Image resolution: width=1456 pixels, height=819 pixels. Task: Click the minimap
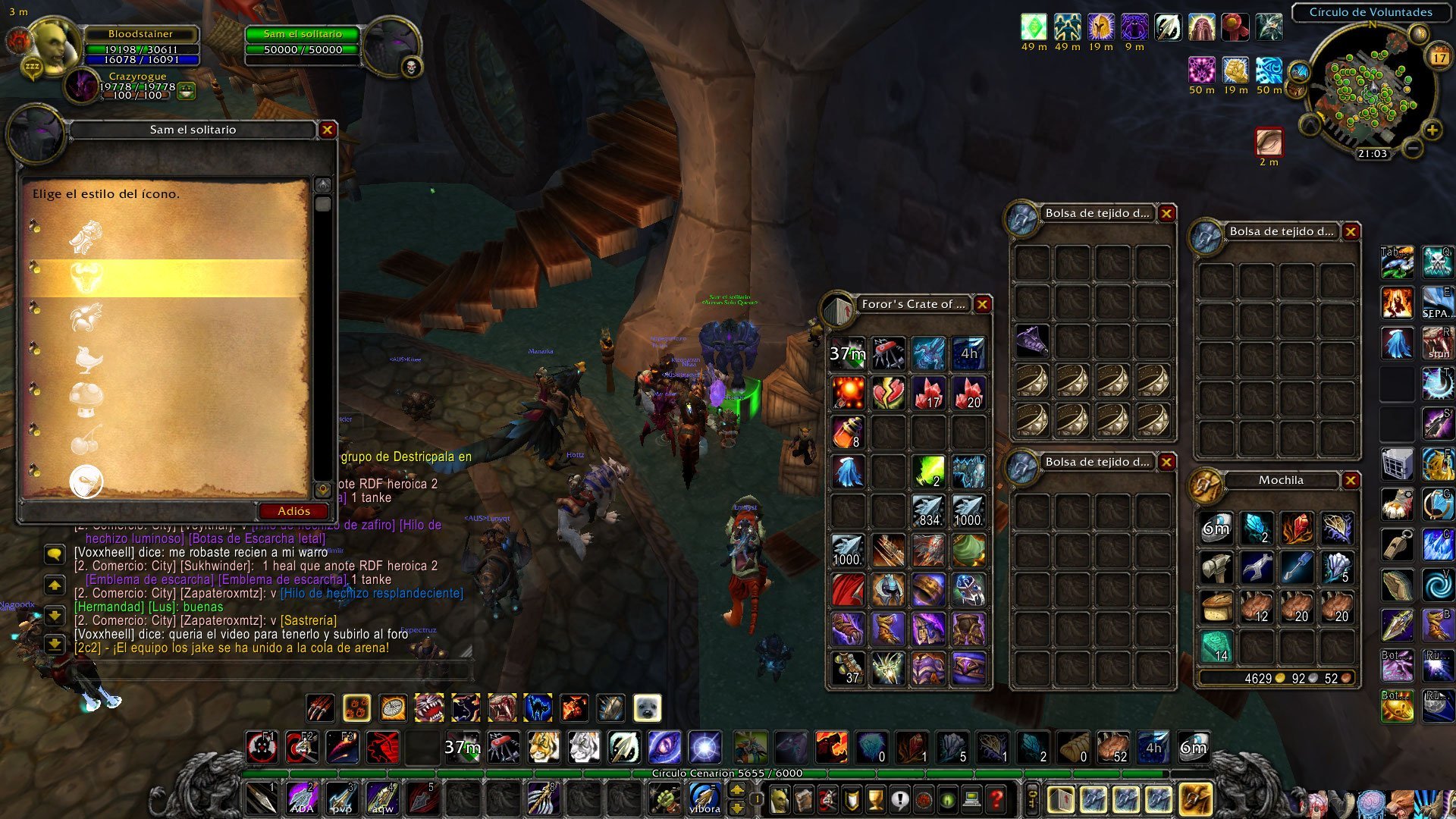pos(1365,93)
